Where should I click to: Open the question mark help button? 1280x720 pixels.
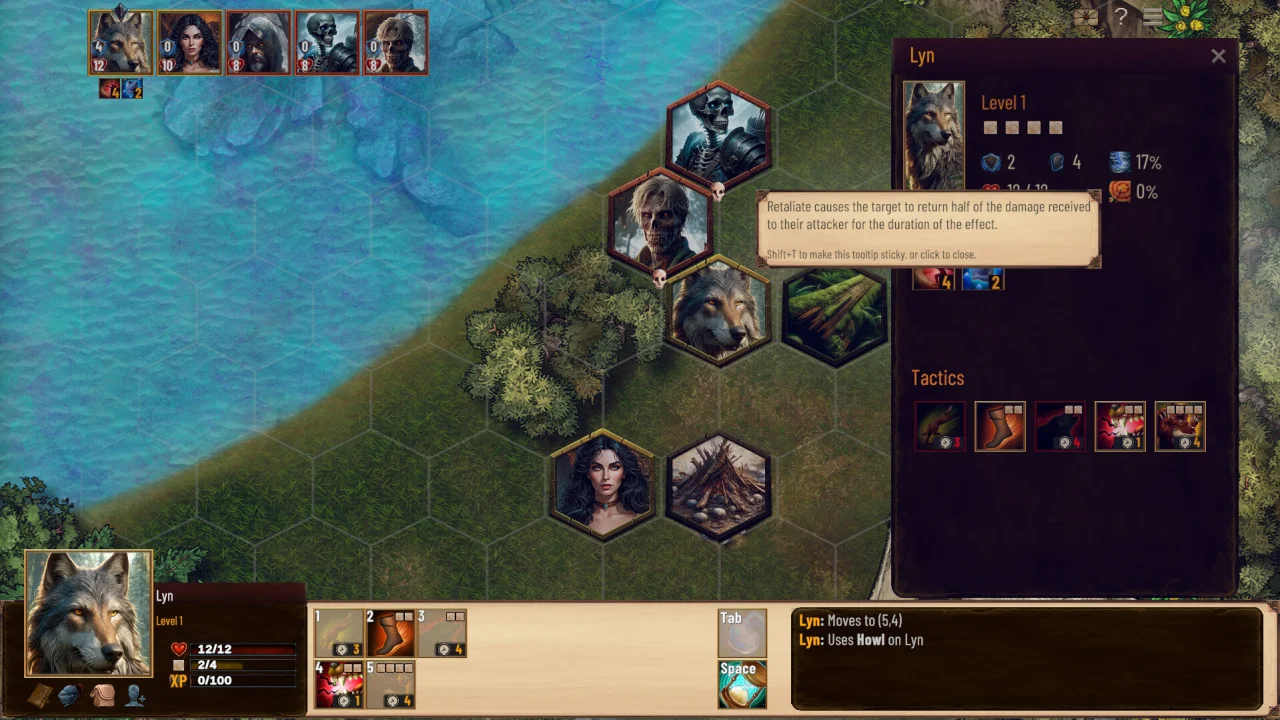pyautogui.click(x=1121, y=16)
